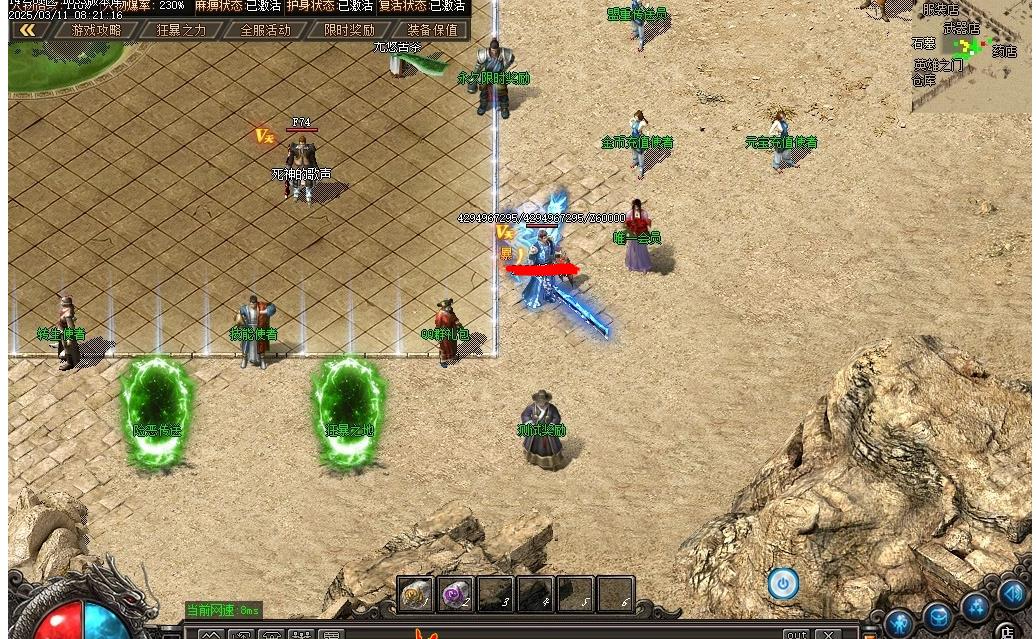Click the blue power button icon
The height and width of the screenshot is (639, 1036).
(783, 583)
